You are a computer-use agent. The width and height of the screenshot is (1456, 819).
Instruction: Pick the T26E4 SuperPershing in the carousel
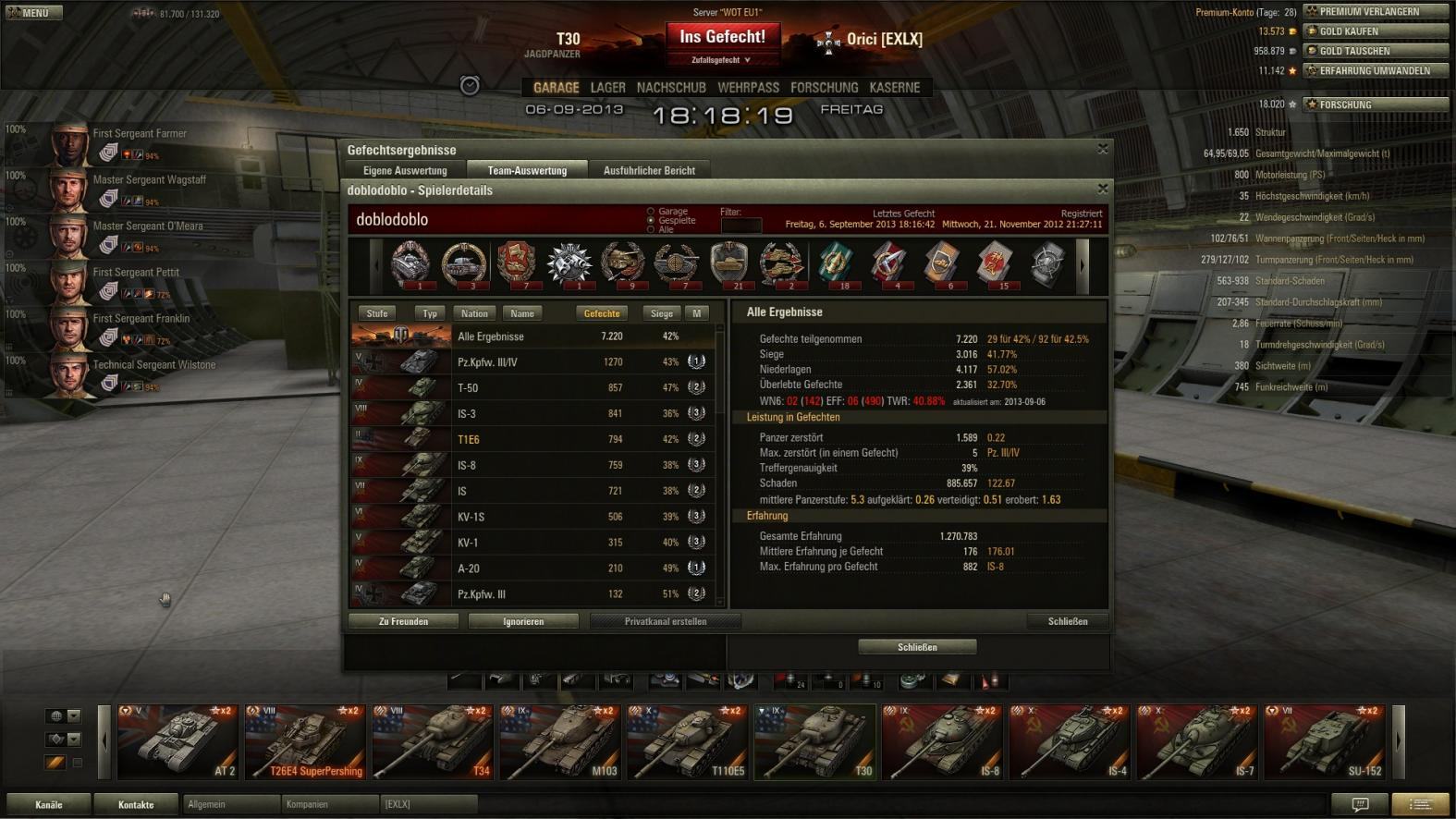305,742
